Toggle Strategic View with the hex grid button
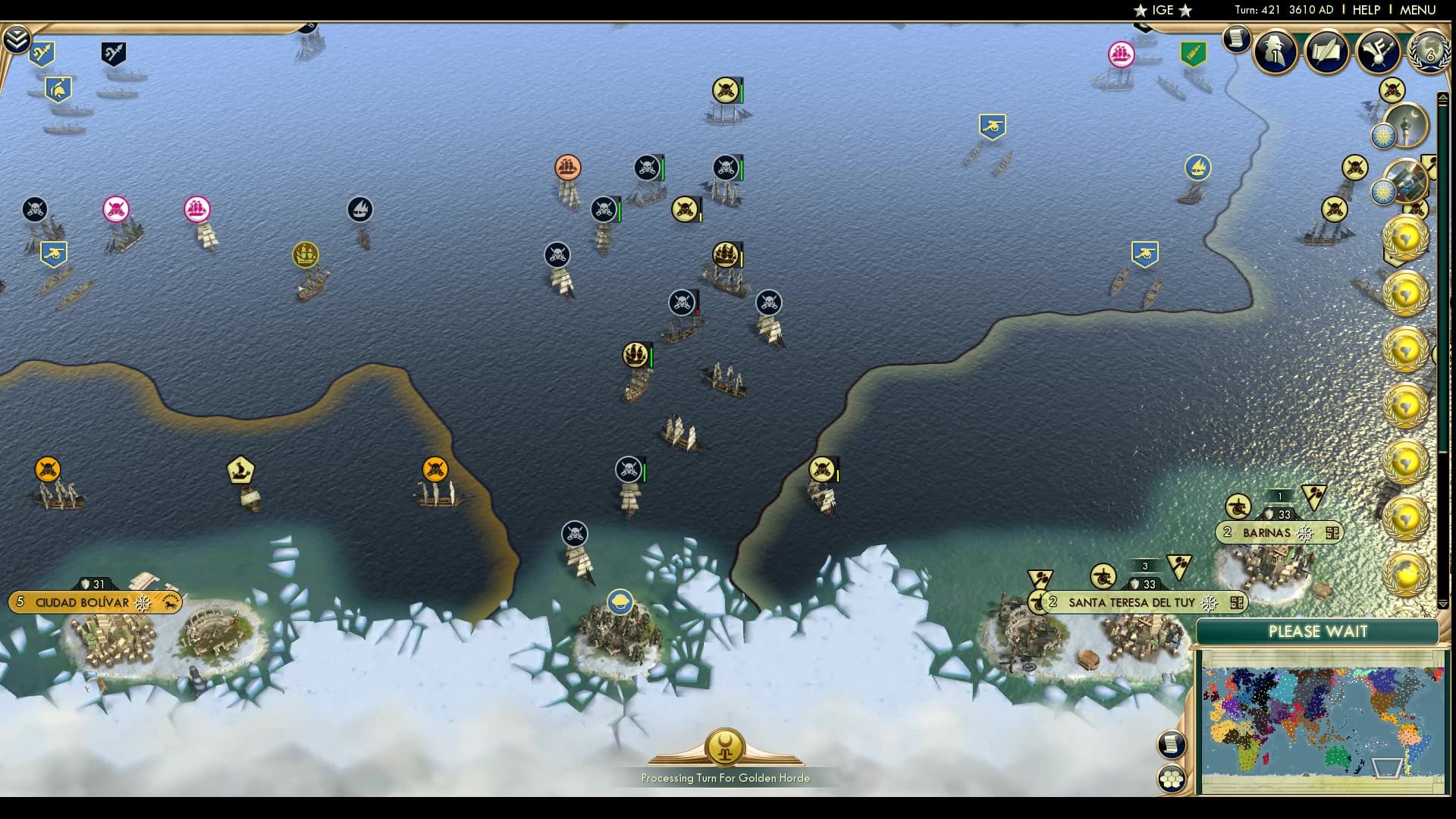Image resolution: width=1456 pixels, height=819 pixels. 1172,777
